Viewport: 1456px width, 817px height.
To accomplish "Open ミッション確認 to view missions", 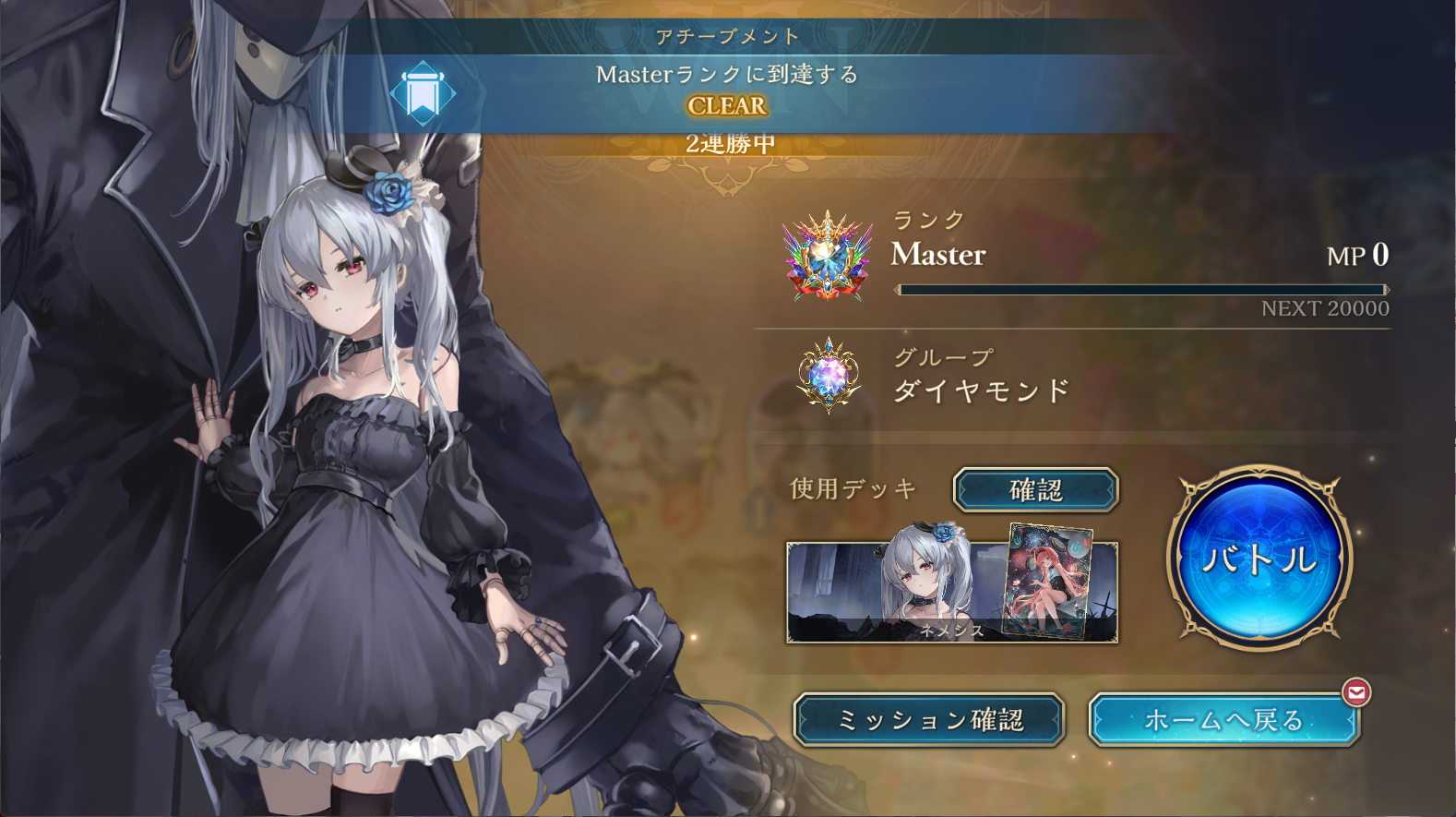I will point(929,719).
